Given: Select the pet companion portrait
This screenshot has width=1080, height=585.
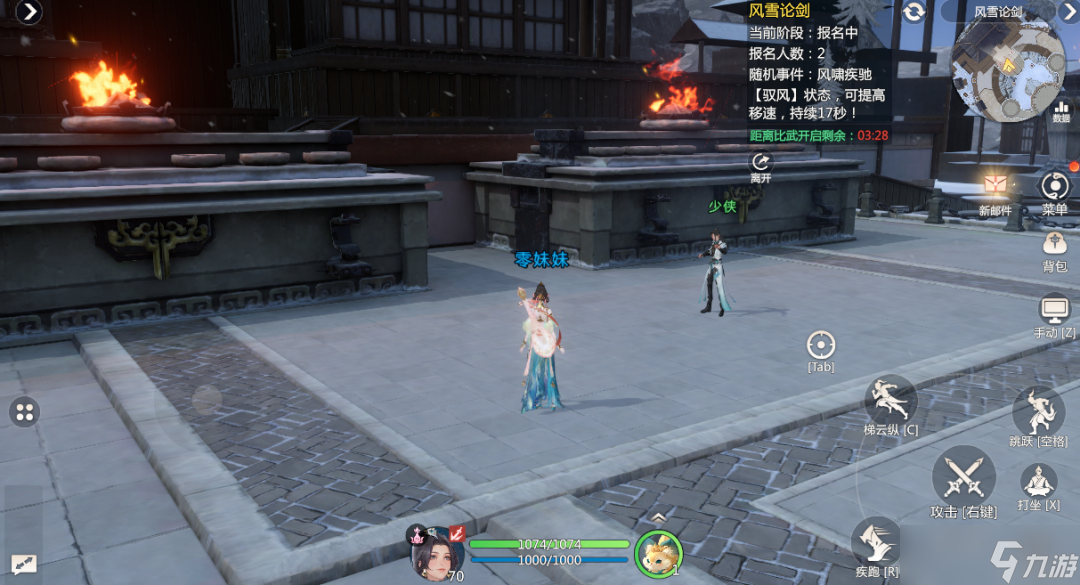Looking at the screenshot, I should tap(658, 553).
